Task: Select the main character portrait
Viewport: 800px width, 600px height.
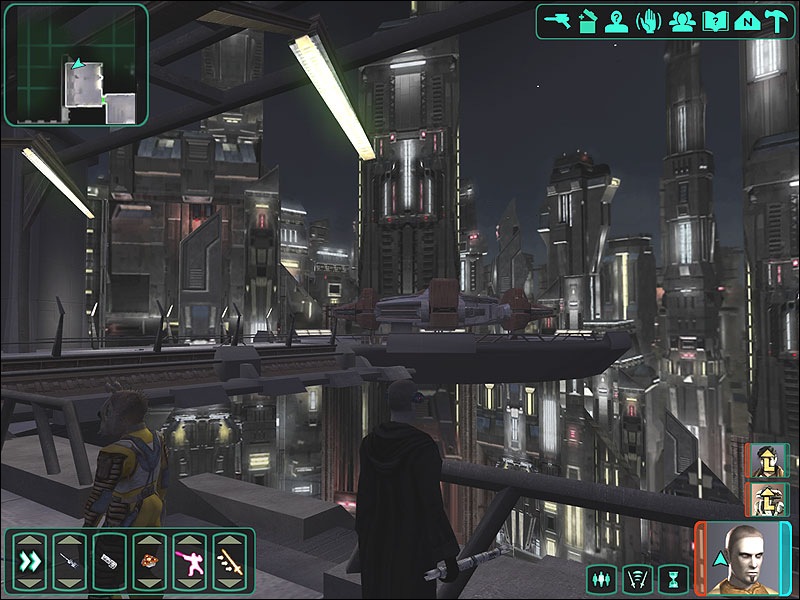Action: (743, 560)
